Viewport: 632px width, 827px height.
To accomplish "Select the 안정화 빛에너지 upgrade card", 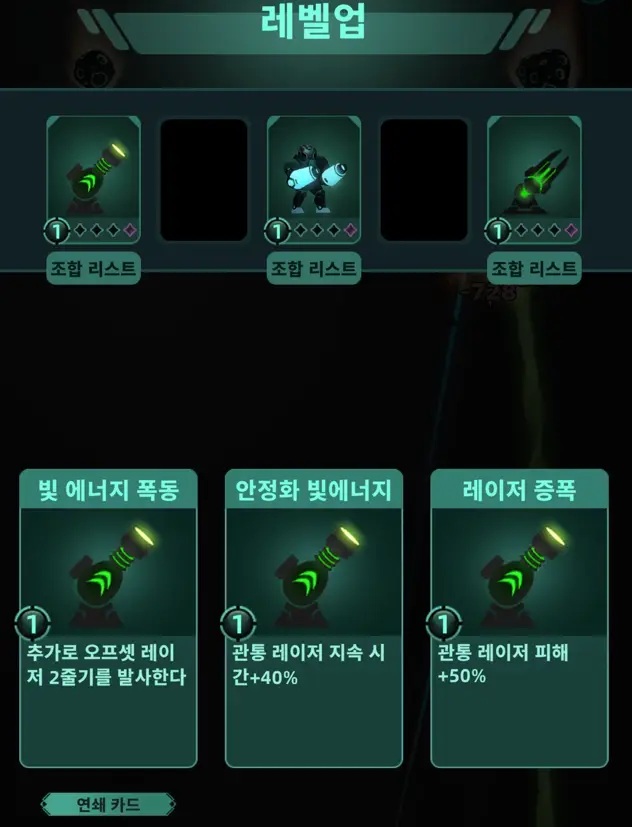I will (314, 617).
